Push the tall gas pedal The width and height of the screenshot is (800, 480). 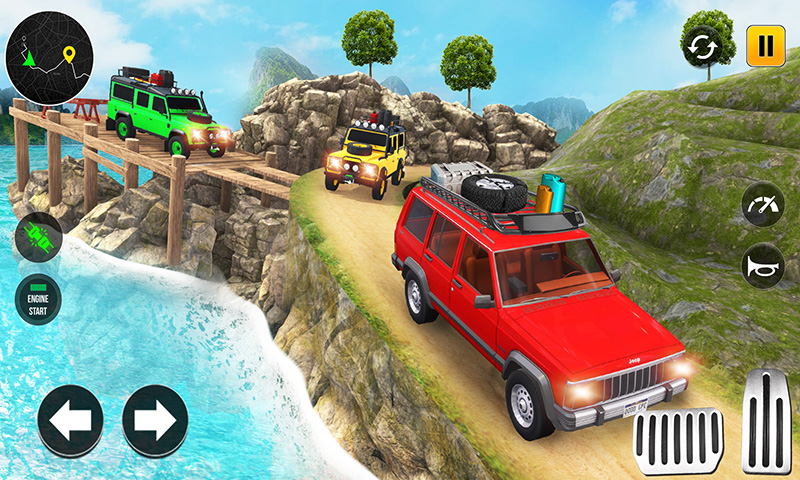click(767, 420)
